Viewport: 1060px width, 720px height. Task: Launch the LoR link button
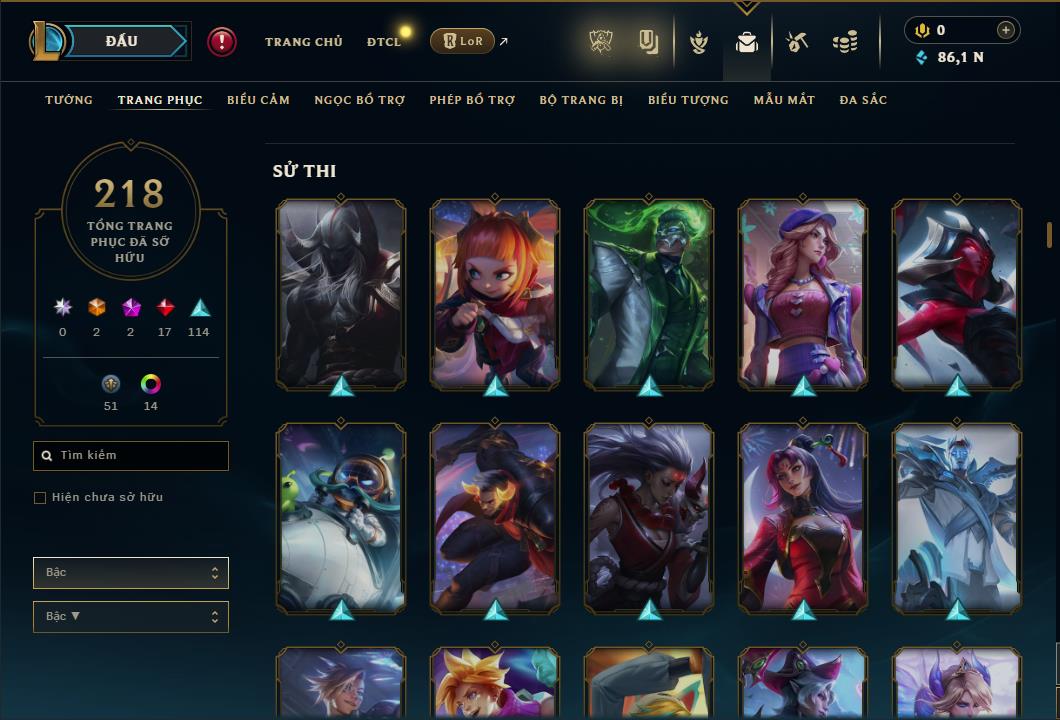point(462,41)
